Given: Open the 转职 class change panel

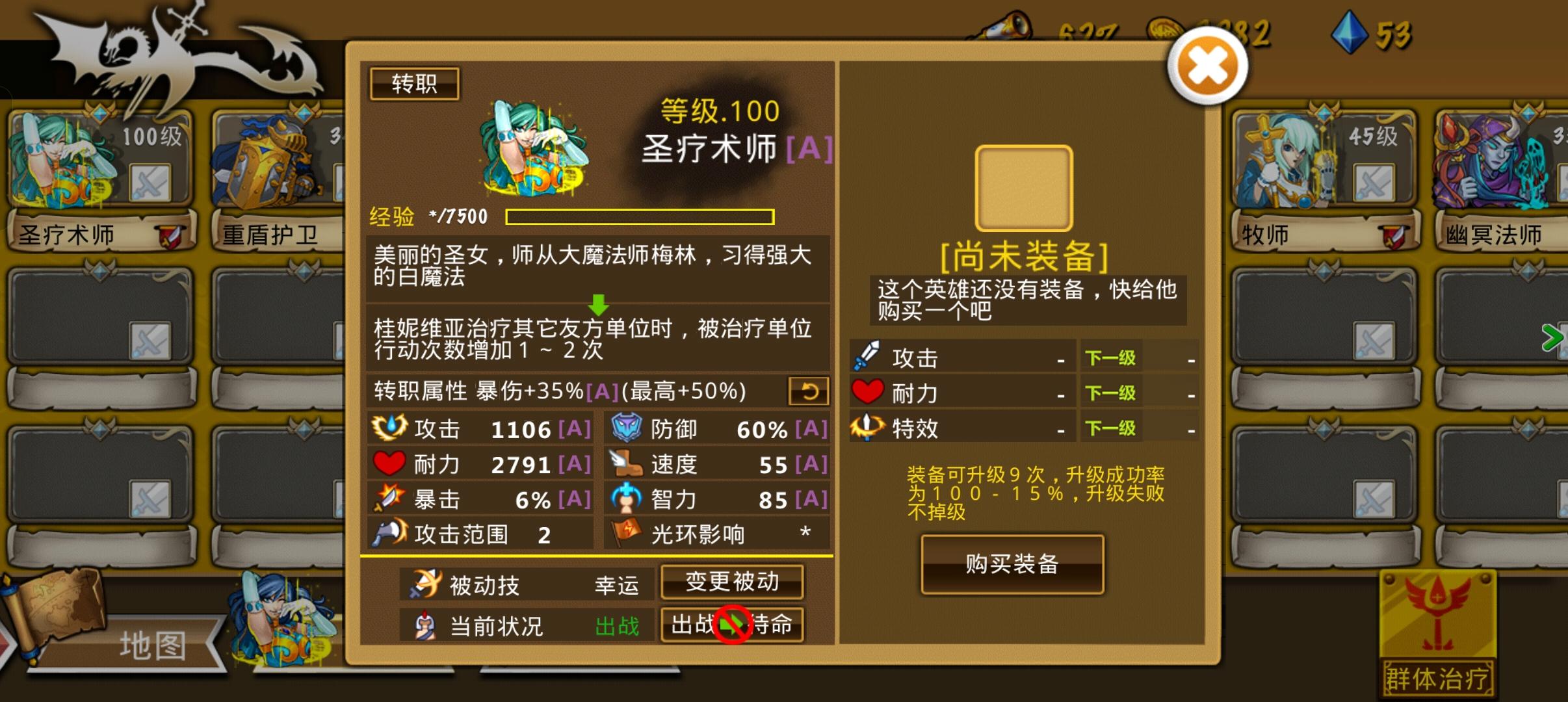Looking at the screenshot, I should click(414, 83).
